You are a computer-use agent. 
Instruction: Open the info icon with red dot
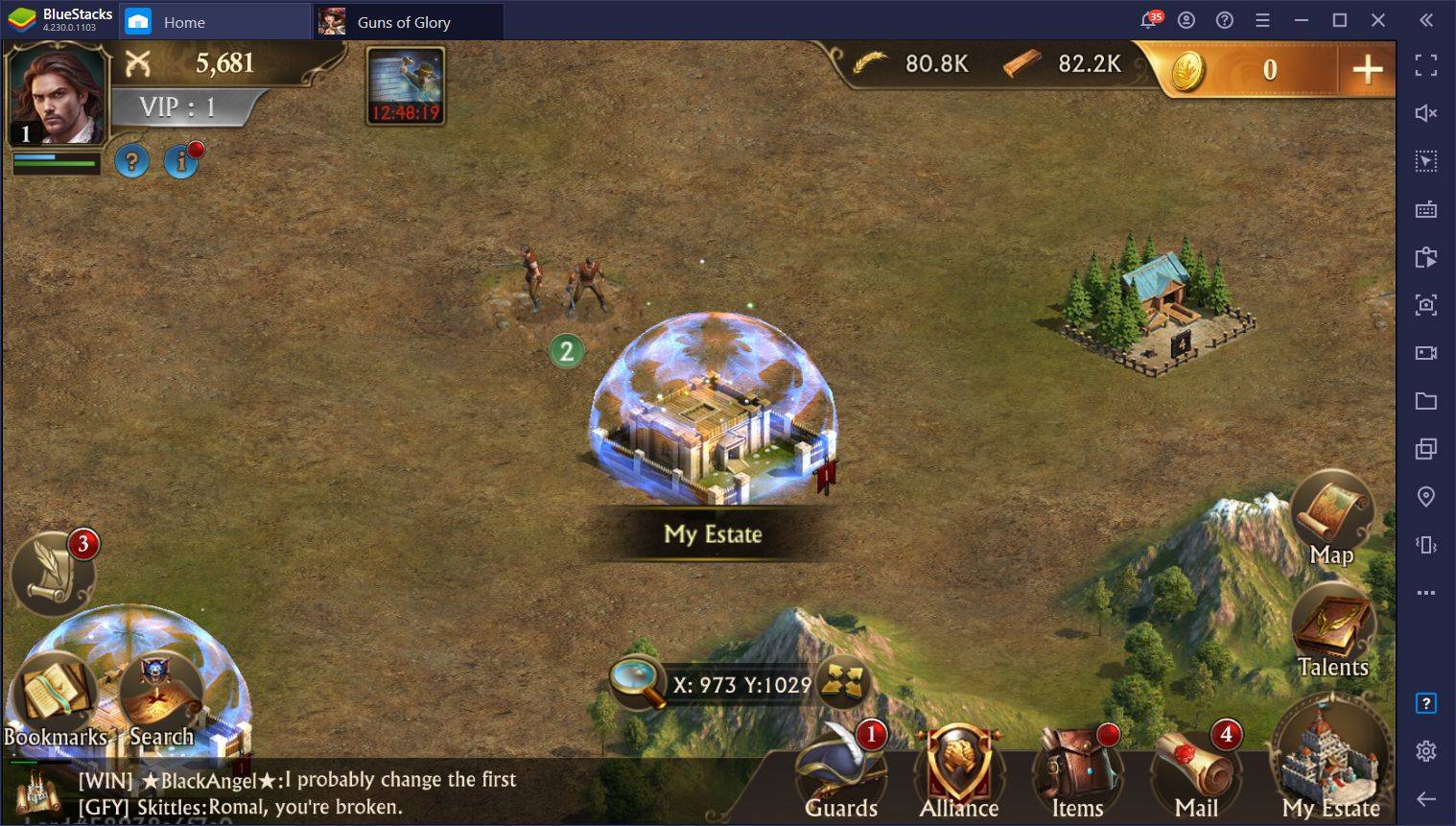(x=180, y=161)
